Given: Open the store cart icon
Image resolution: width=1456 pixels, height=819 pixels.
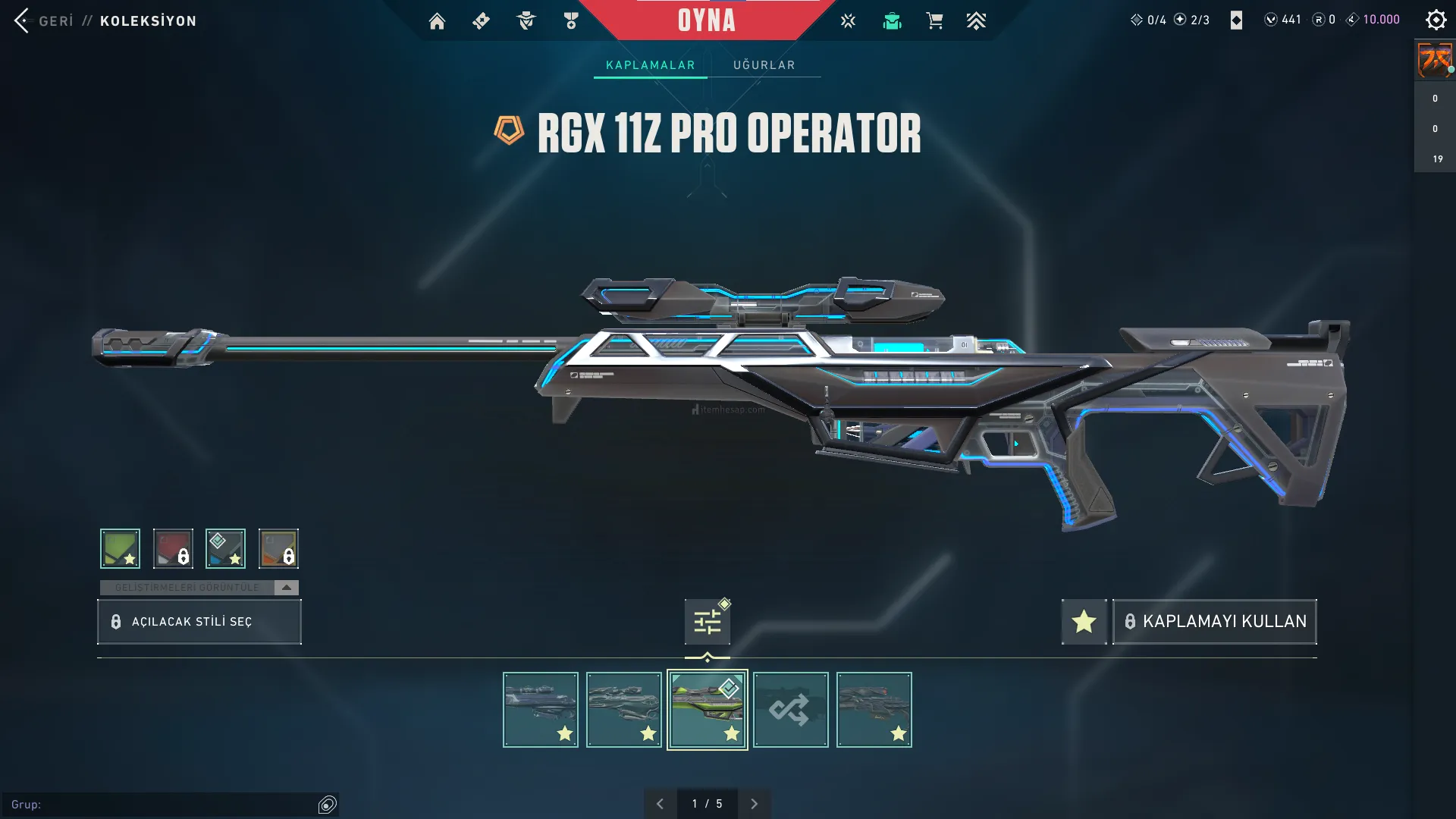Looking at the screenshot, I should coord(934,21).
